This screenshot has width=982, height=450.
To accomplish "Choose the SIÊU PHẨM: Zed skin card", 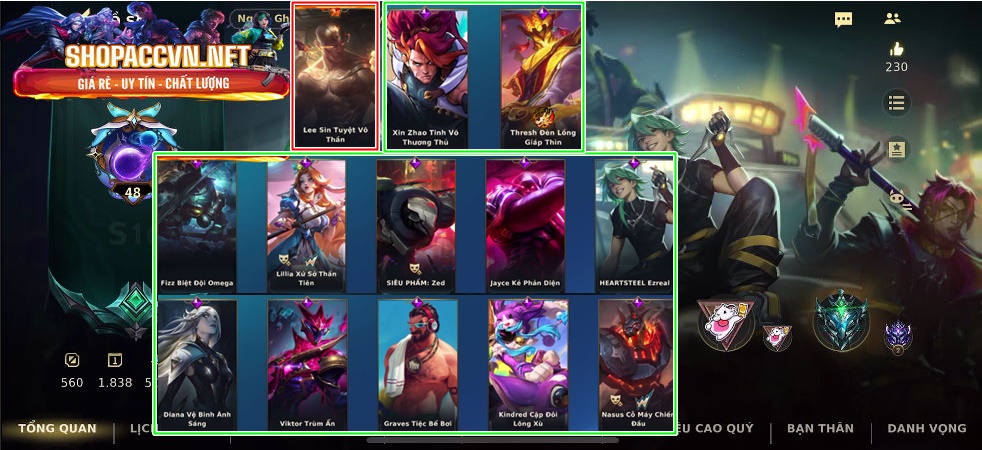I will (416, 225).
